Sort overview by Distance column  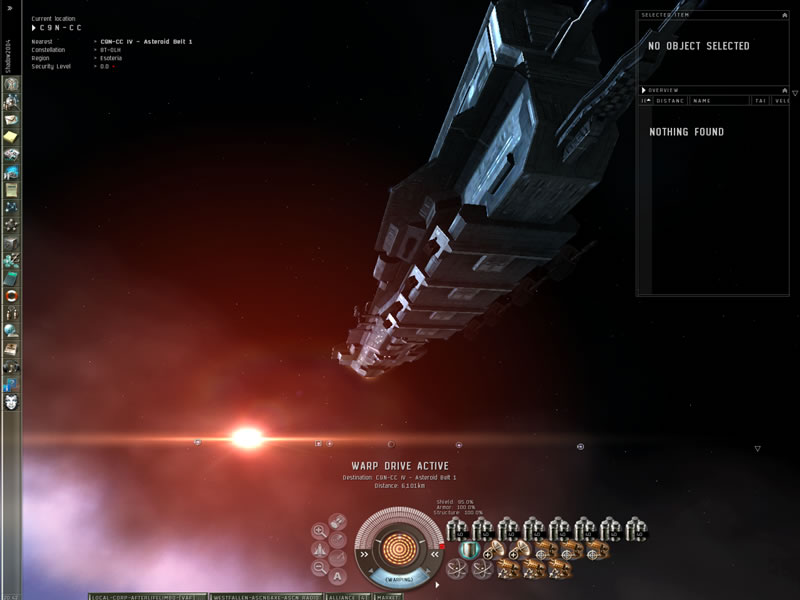tap(670, 101)
